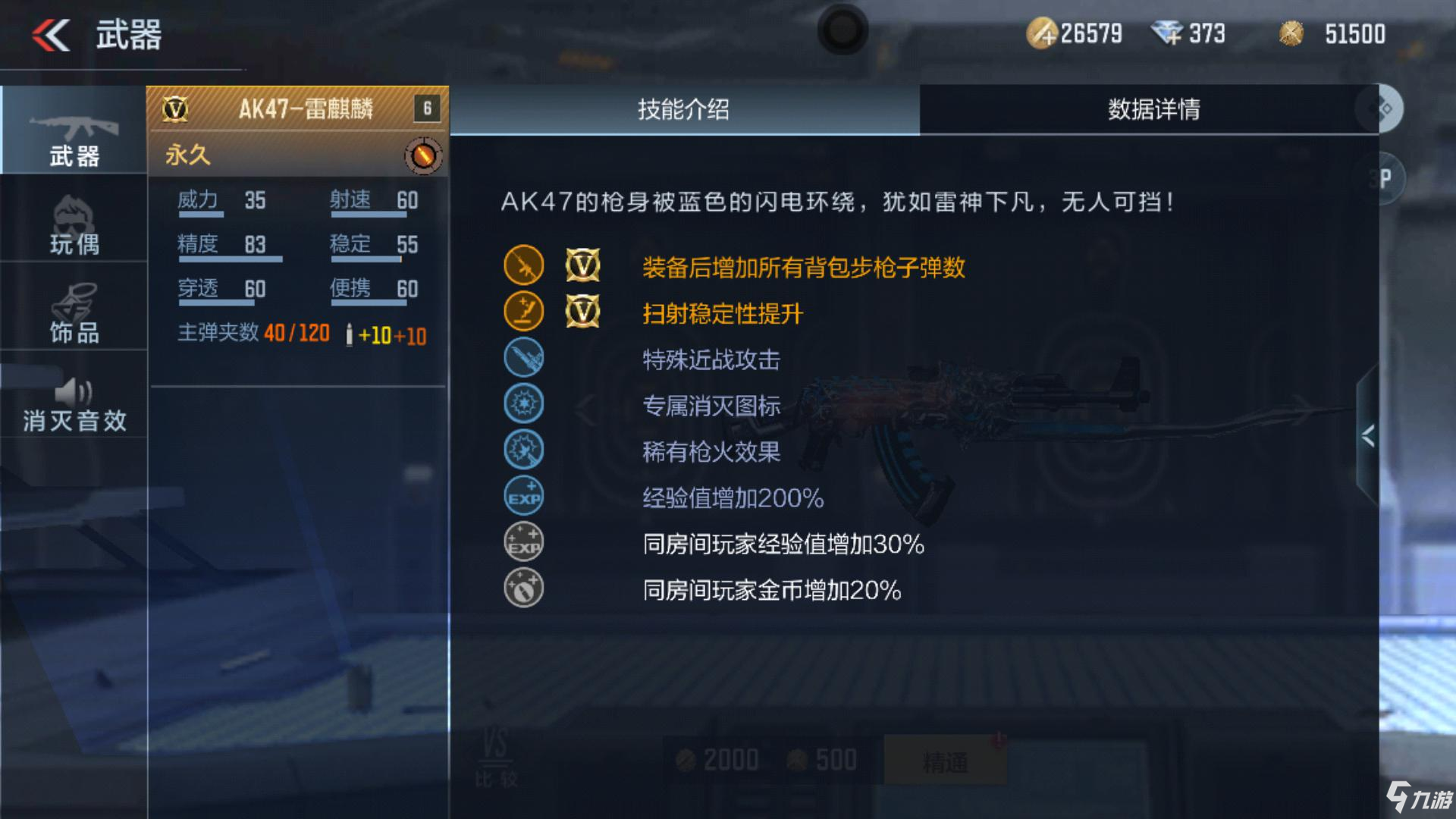
Task: Click the EXP +200% skill icon
Action: pyautogui.click(x=523, y=494)
